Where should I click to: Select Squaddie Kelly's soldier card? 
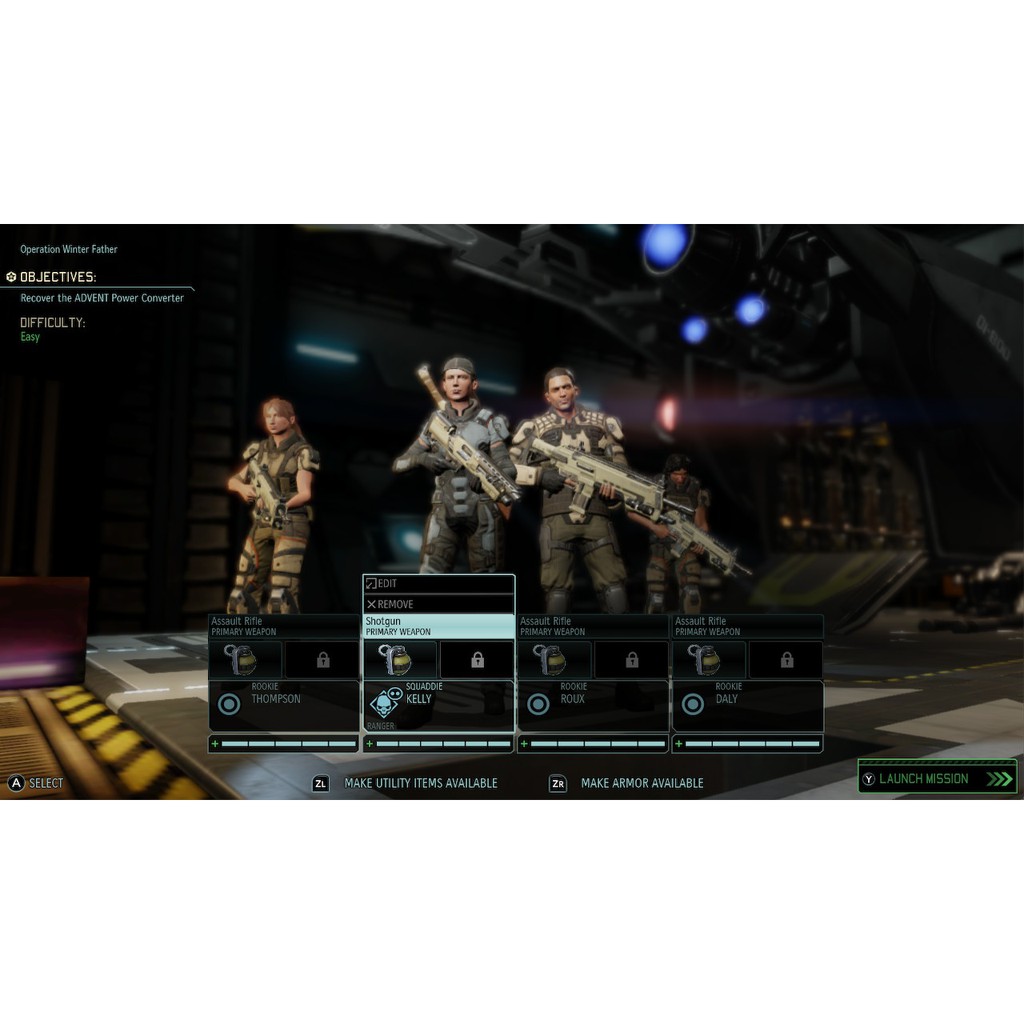pyautogui.click(x=438, y=705)
